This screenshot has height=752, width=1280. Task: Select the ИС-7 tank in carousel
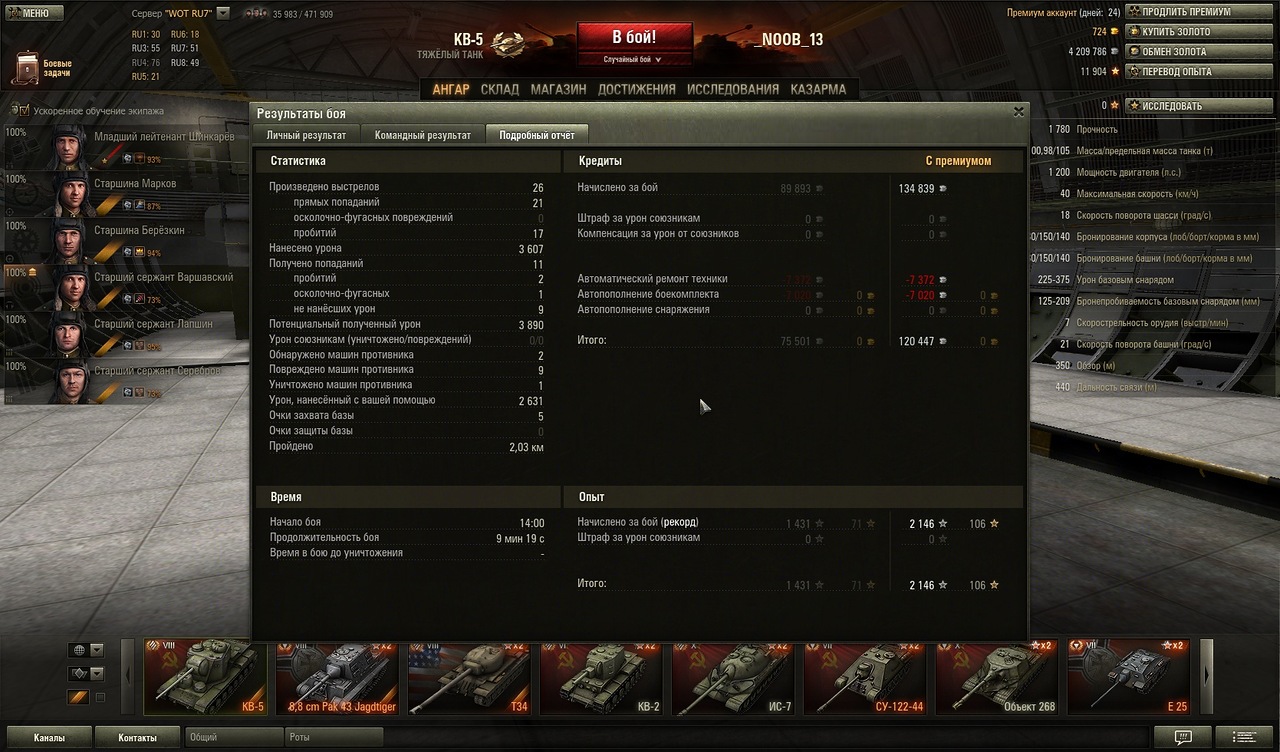pyautogui.click(x=733, y=678)
